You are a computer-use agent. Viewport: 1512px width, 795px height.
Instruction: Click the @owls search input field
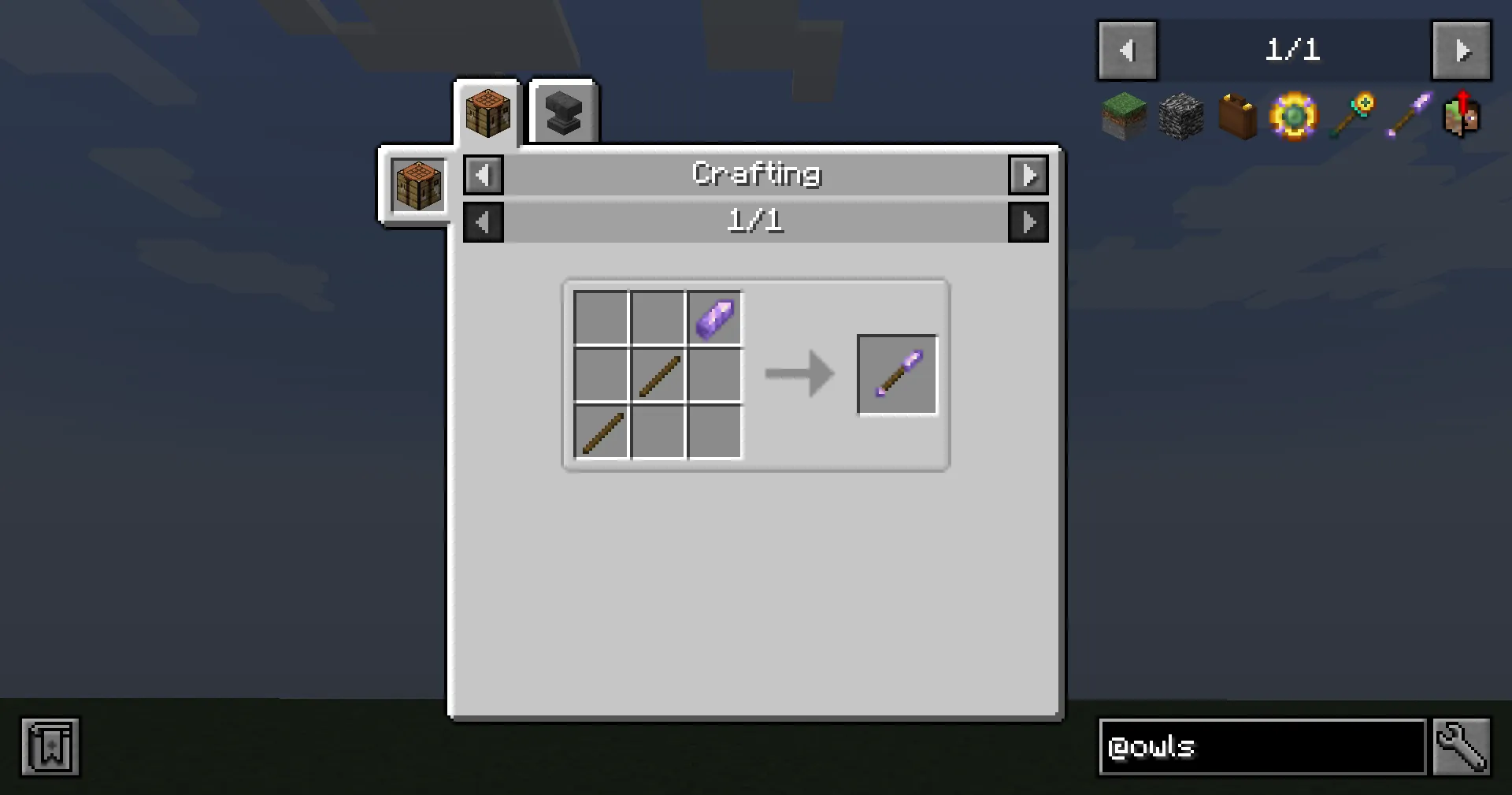(x=1260, y=747)
